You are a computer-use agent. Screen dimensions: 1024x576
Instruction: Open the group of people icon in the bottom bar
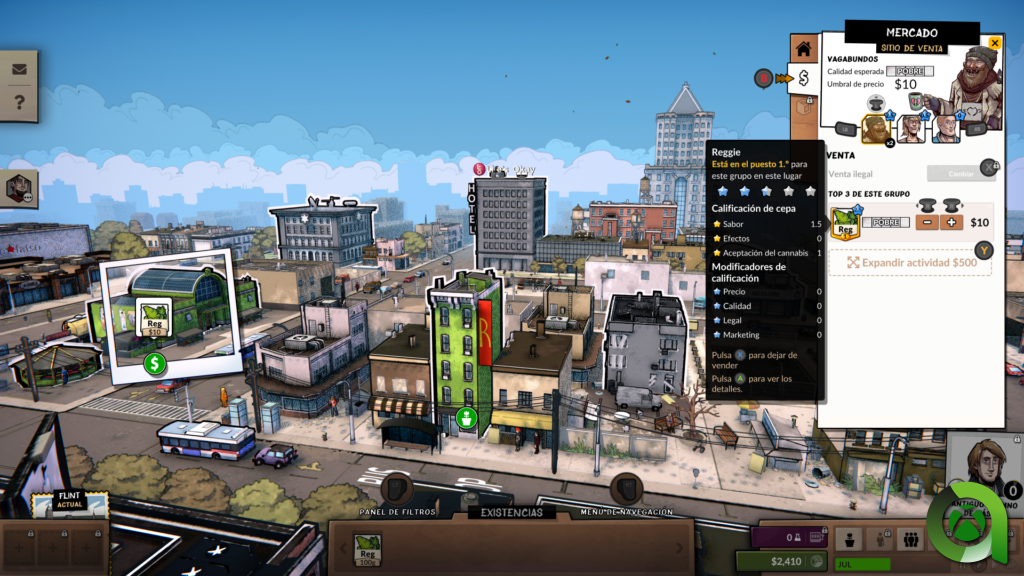tap(910, 540)
